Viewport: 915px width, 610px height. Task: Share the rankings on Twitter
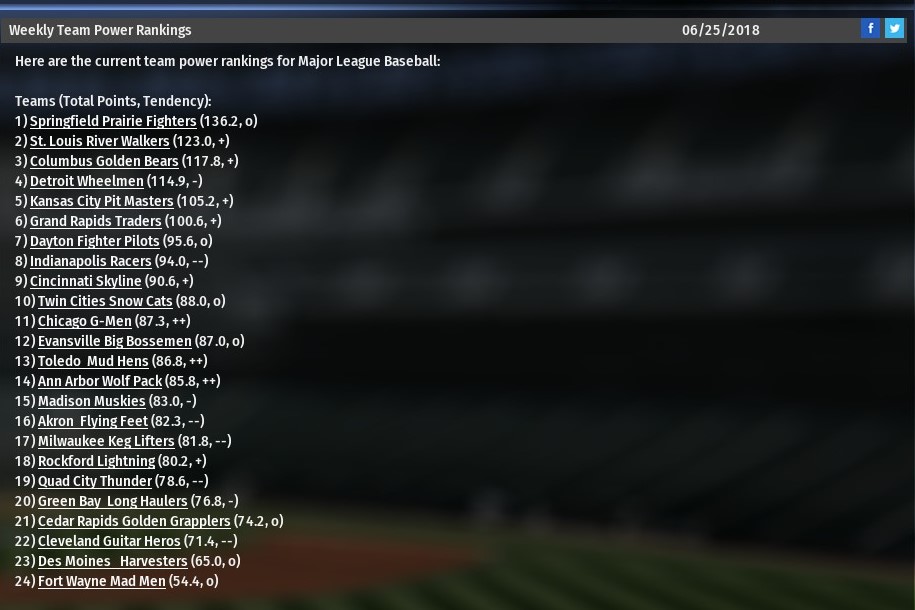point(894,28)
